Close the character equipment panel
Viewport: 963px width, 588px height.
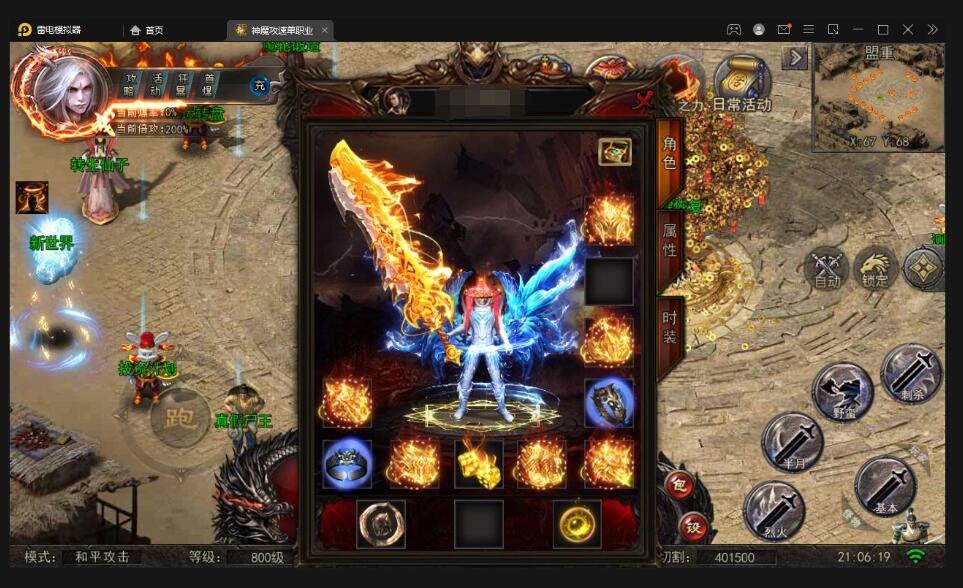click(x=644, y=99)
